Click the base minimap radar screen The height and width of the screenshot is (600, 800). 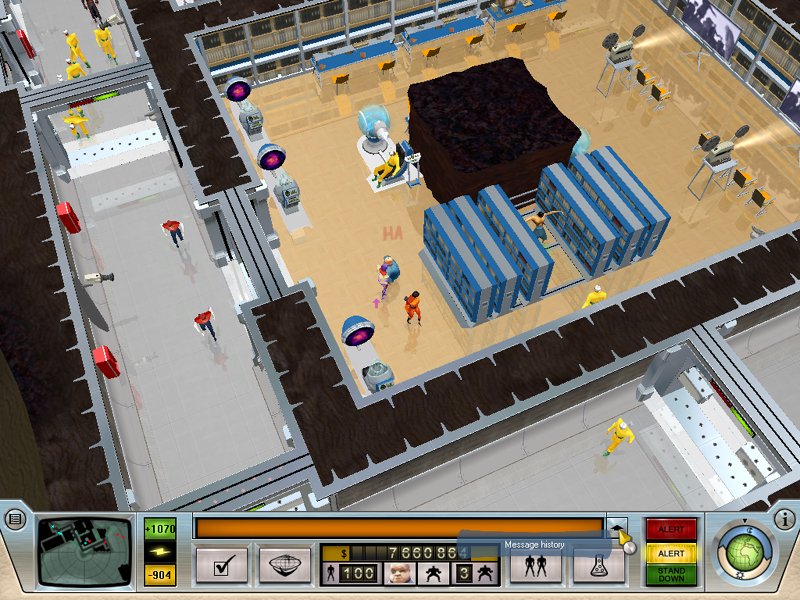[x=84, y=551]
